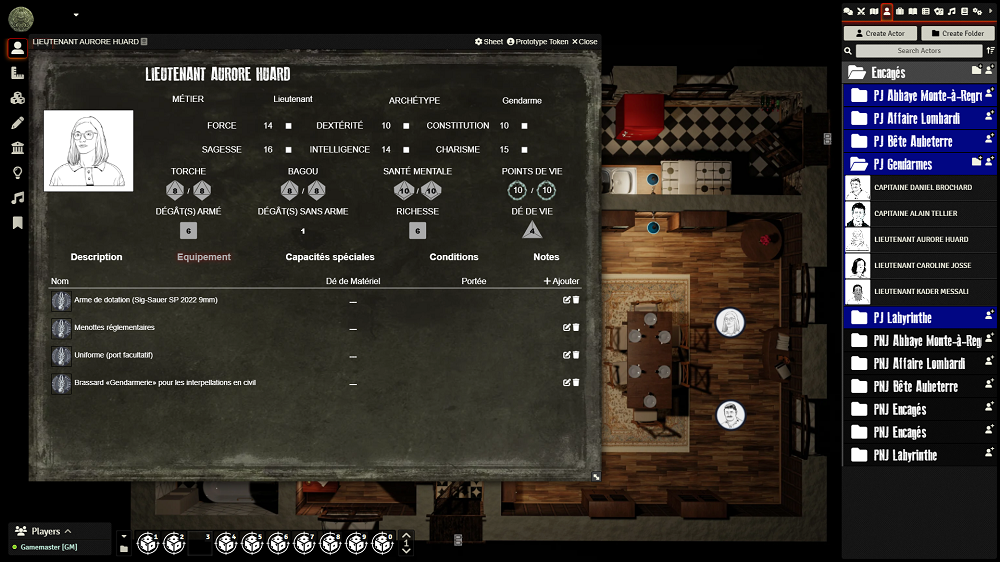Open the Conditions tab
This screenshot has height=562, width=1000.
coord(454,257)
